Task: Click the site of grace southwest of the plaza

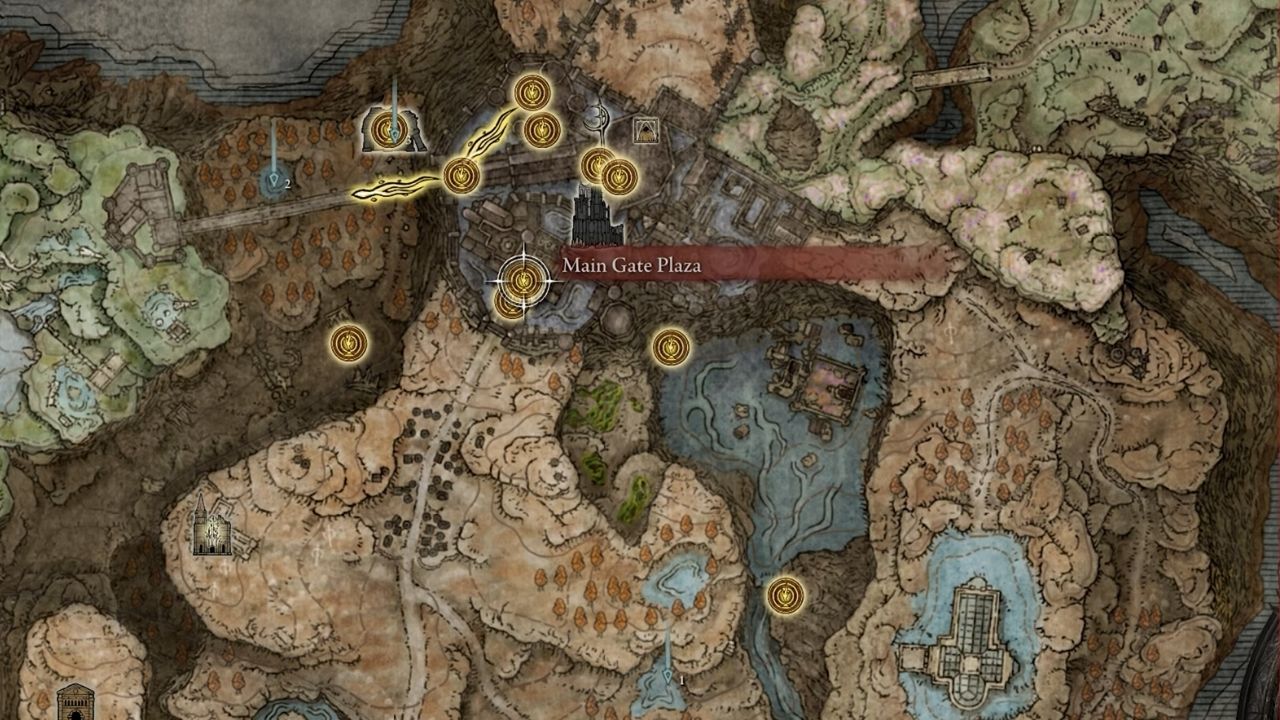Action: tap(347, 343)
